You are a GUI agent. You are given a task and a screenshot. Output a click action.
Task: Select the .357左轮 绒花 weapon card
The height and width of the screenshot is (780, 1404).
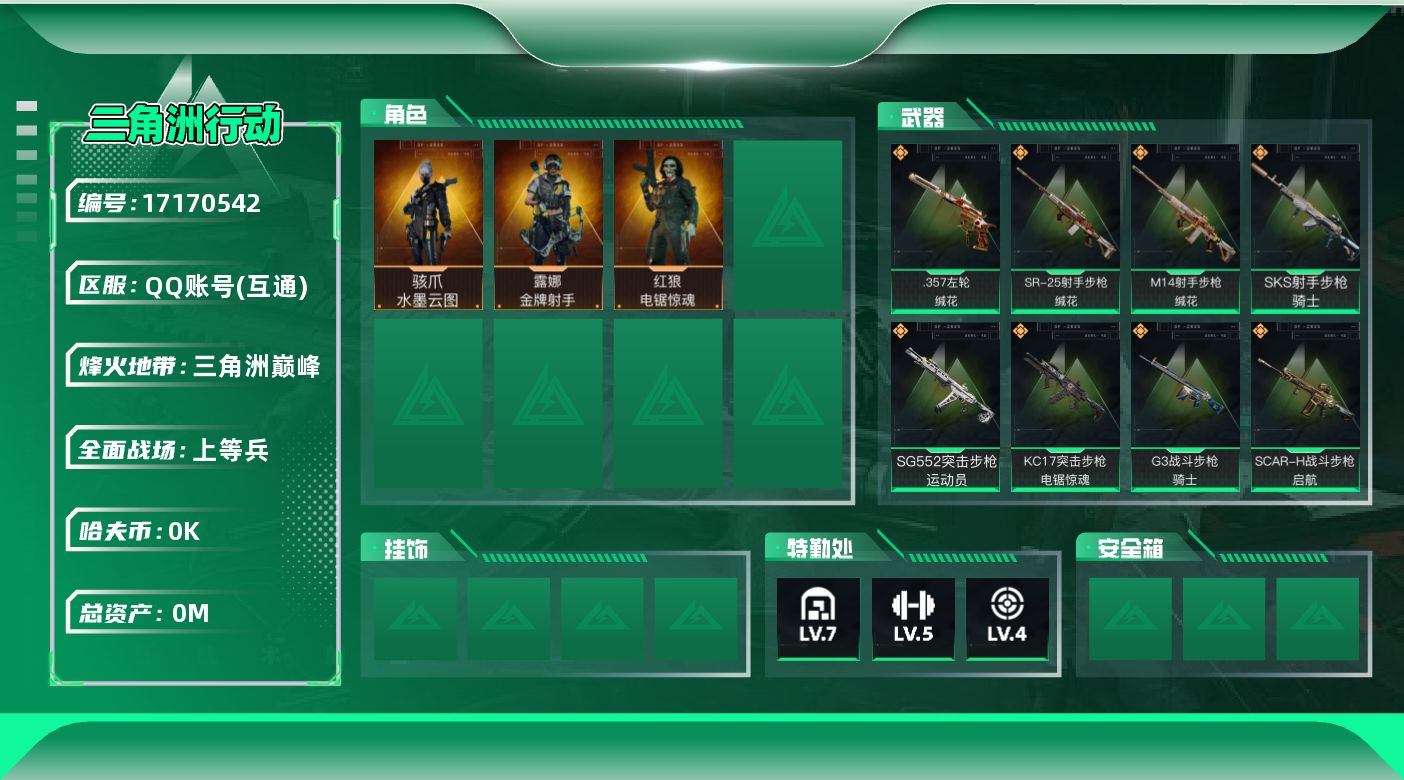pyautogui.click(x=945, y=228)
